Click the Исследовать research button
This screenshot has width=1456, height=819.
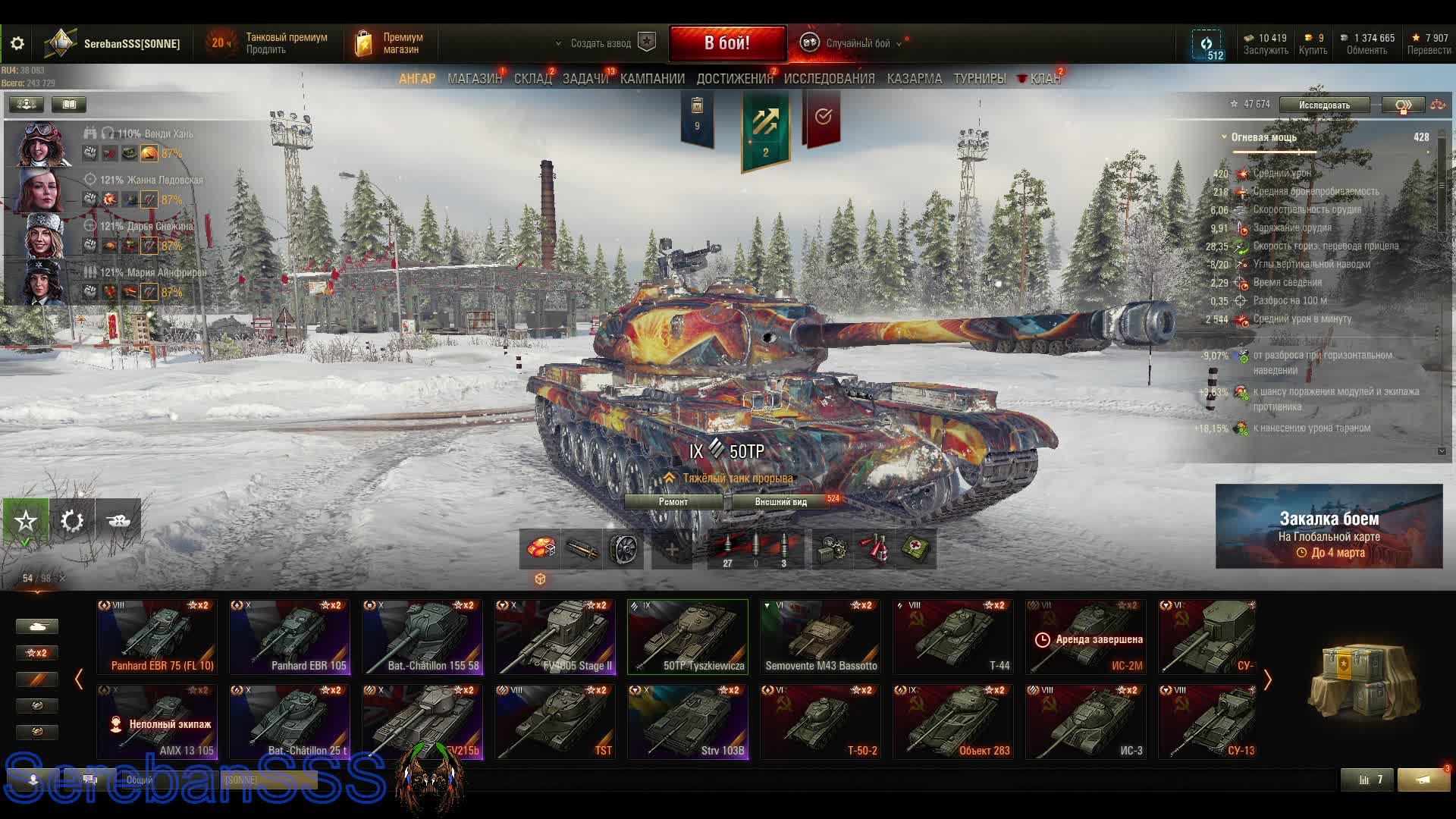click(1324, 105)
